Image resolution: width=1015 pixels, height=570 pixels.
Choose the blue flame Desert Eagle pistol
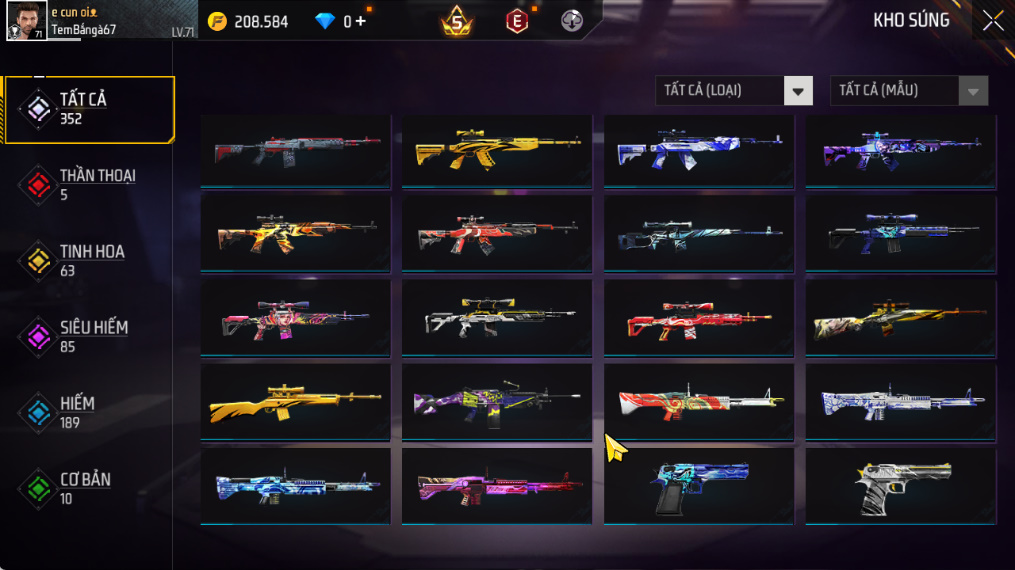click(x=699, y=486)
